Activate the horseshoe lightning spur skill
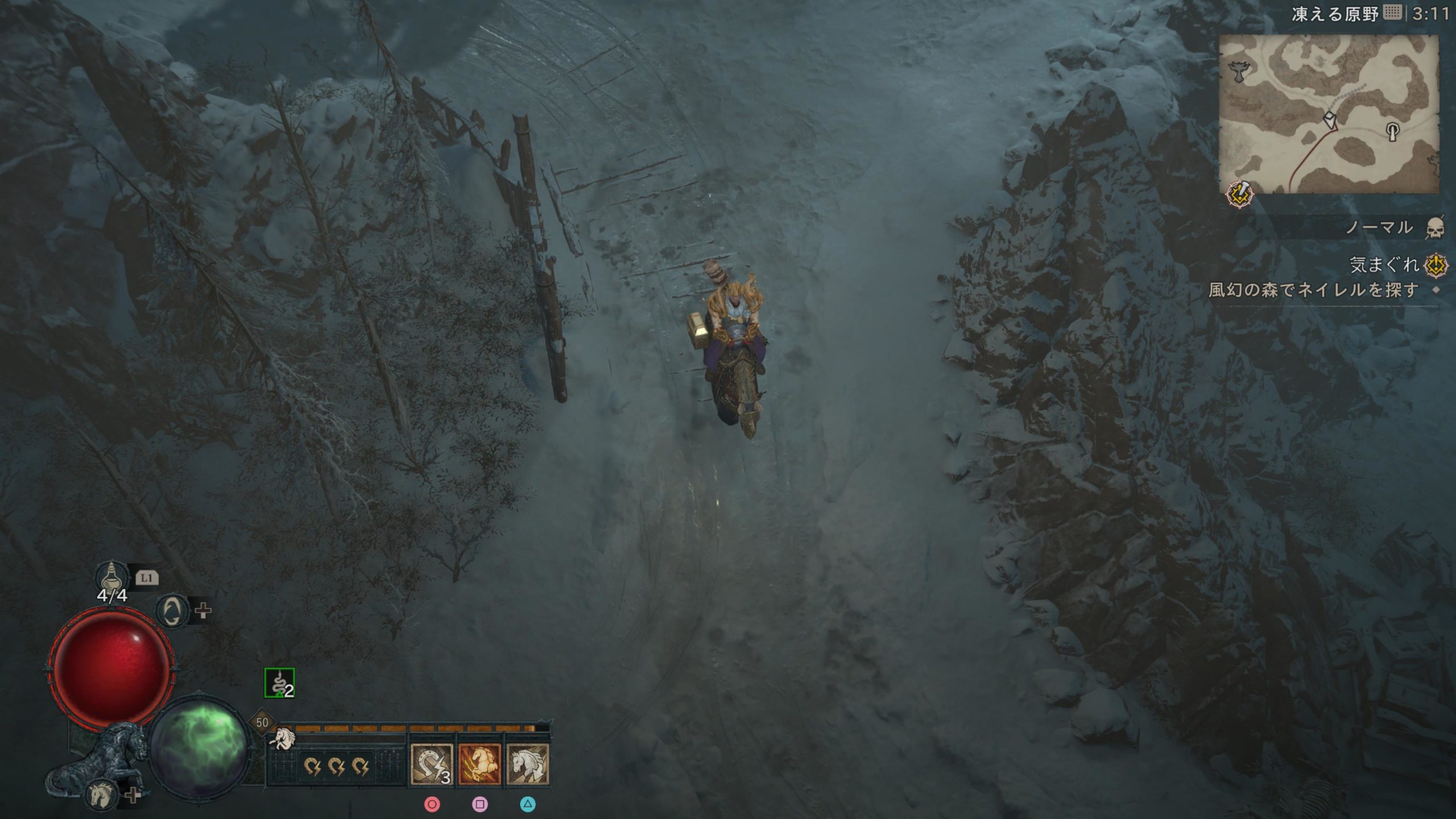The width and height of the screenshot is (1456, 819). (432, 765)
